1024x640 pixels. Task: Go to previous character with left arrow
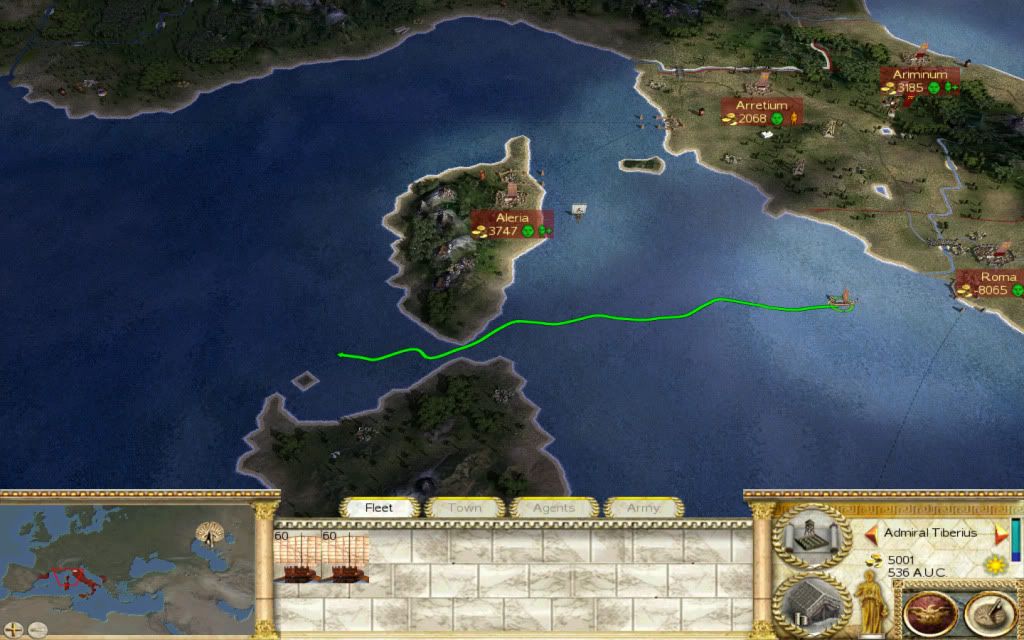pos(871,533)
